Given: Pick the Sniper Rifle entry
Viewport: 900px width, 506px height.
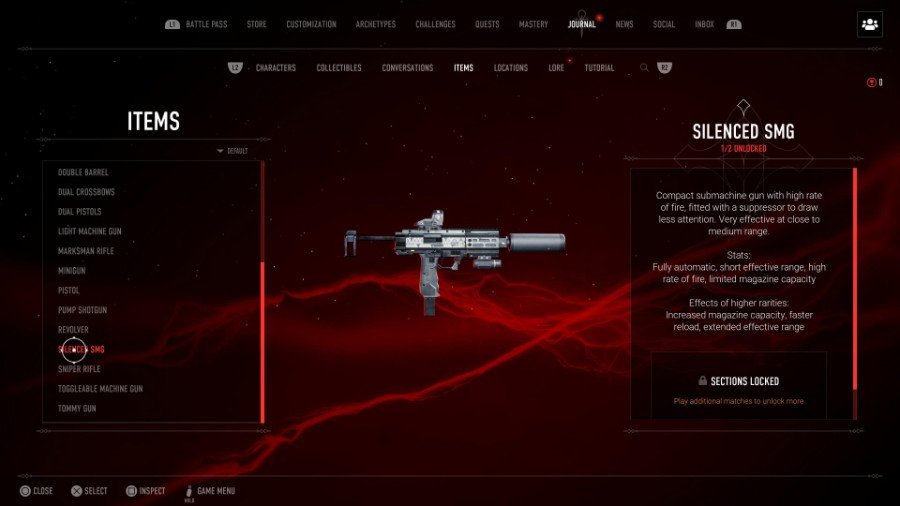Looking at the screenshot, I should pyautogui.click(x=79, y=369).
